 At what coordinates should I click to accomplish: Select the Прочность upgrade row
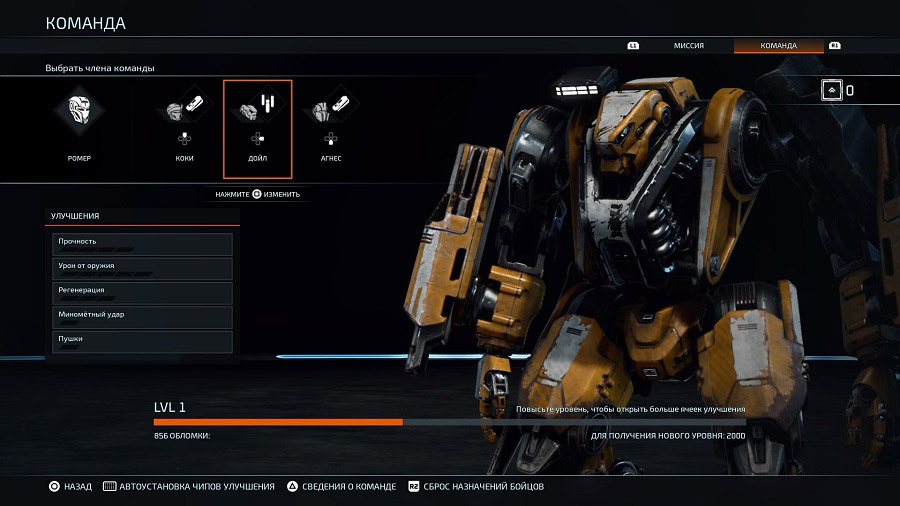pos(142,244)
